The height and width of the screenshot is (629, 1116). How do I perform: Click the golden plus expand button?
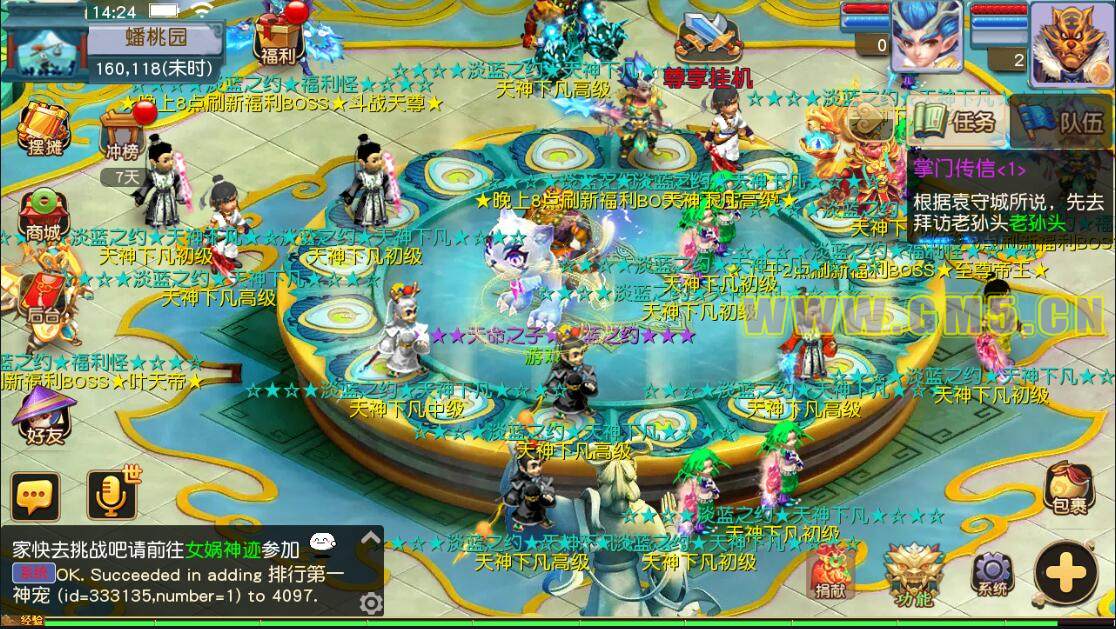[x=1067, y=573]
